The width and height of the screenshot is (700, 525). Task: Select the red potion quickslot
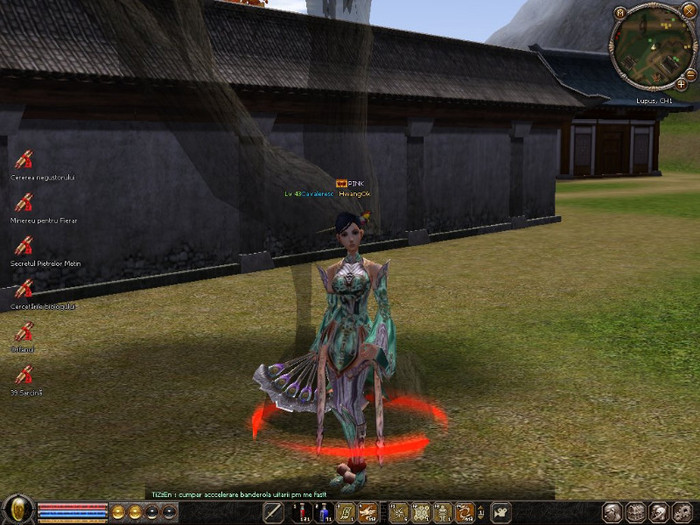pyautogui.click(x=301, y=513)
